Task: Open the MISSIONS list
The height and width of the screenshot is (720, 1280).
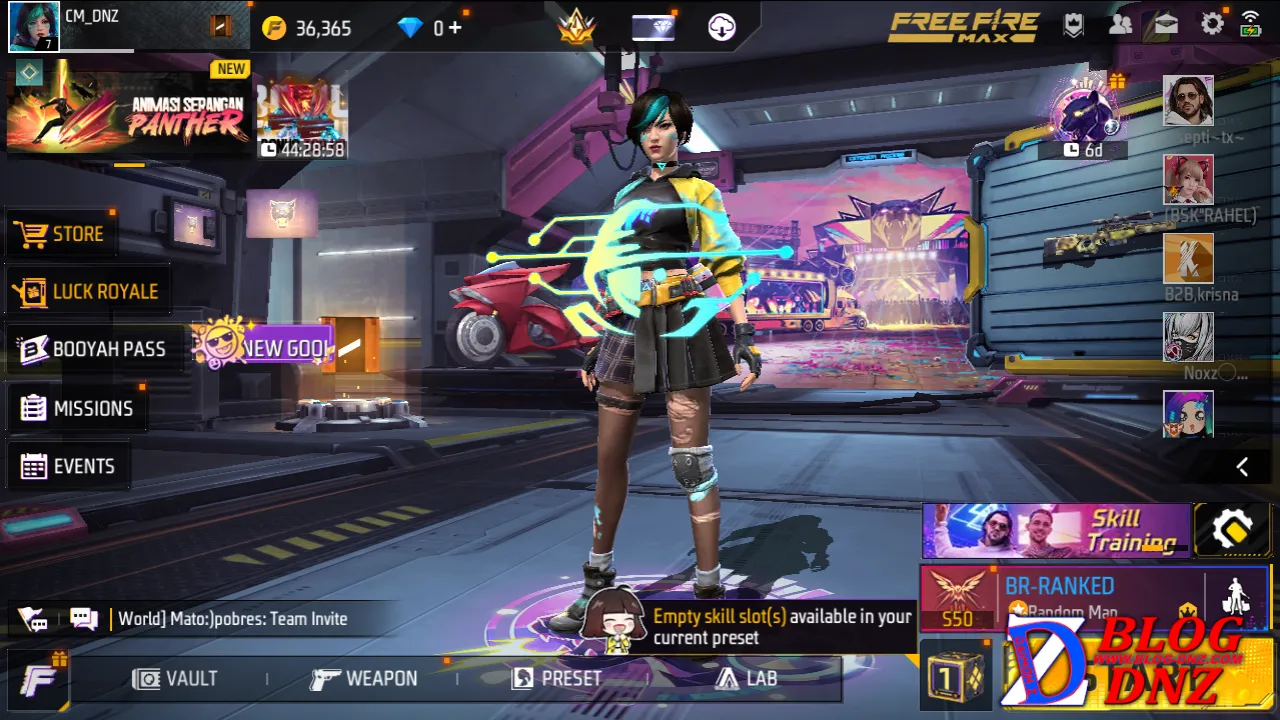Action: tap(77, 408)
